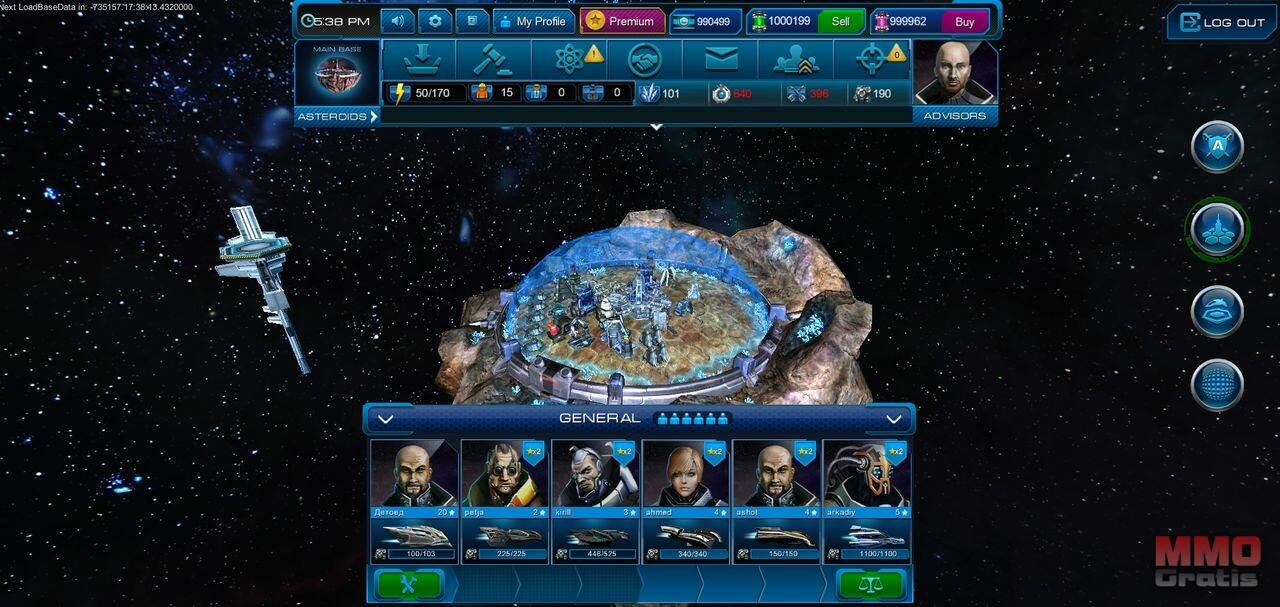
Task: Open the handshake alliance menu
Action: (x=645, y=60)
